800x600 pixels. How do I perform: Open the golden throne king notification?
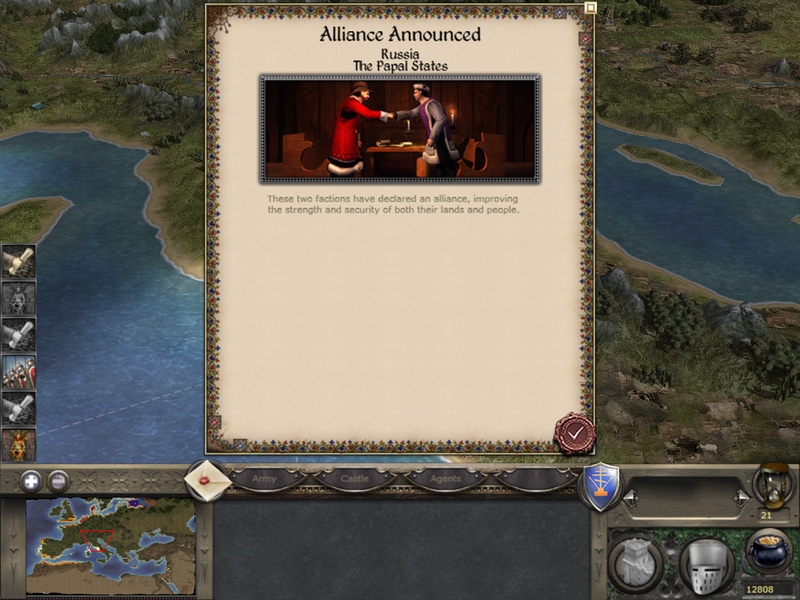[x=18, y=443]
